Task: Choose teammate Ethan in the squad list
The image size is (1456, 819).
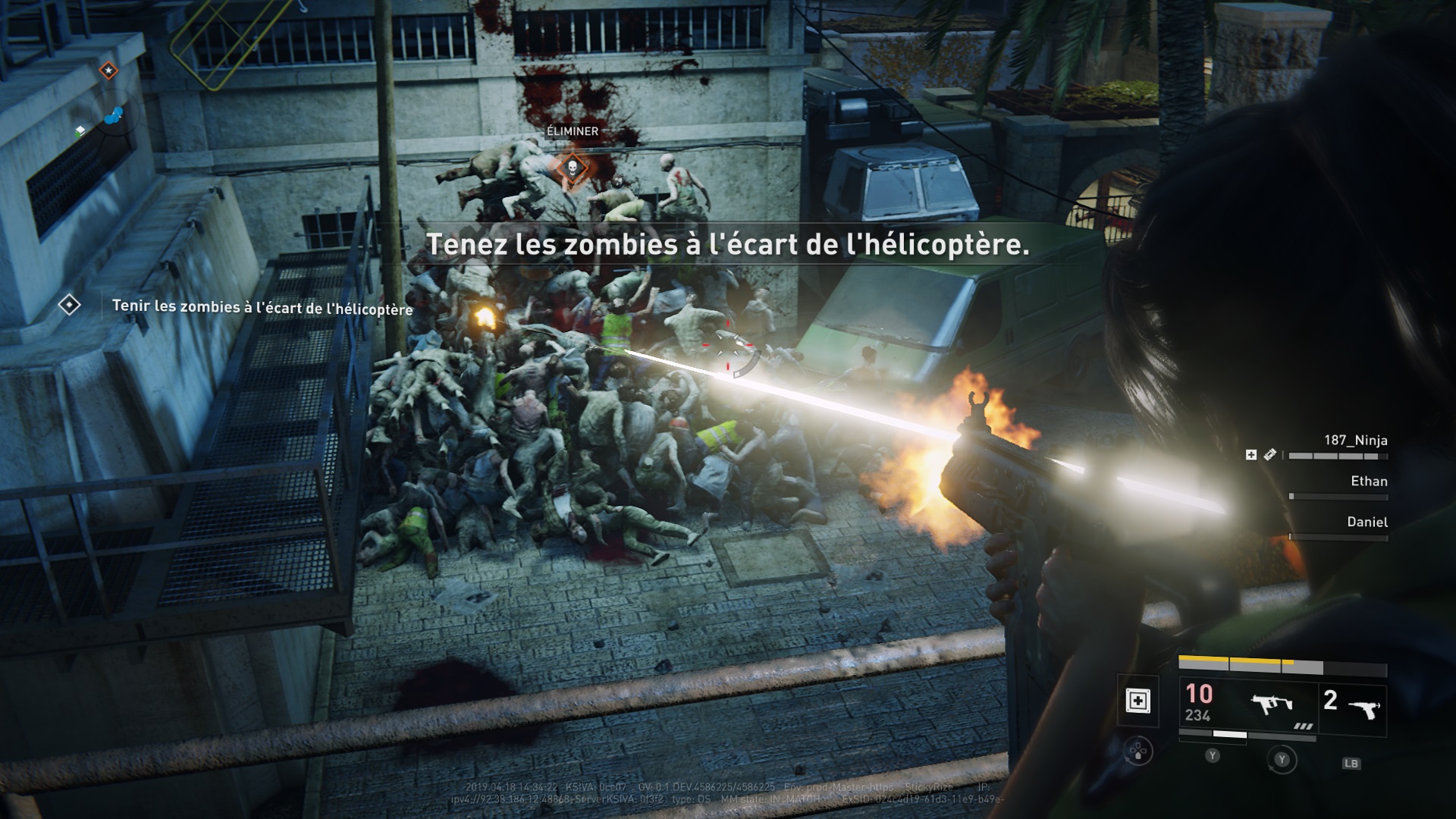Action: 1369,482
